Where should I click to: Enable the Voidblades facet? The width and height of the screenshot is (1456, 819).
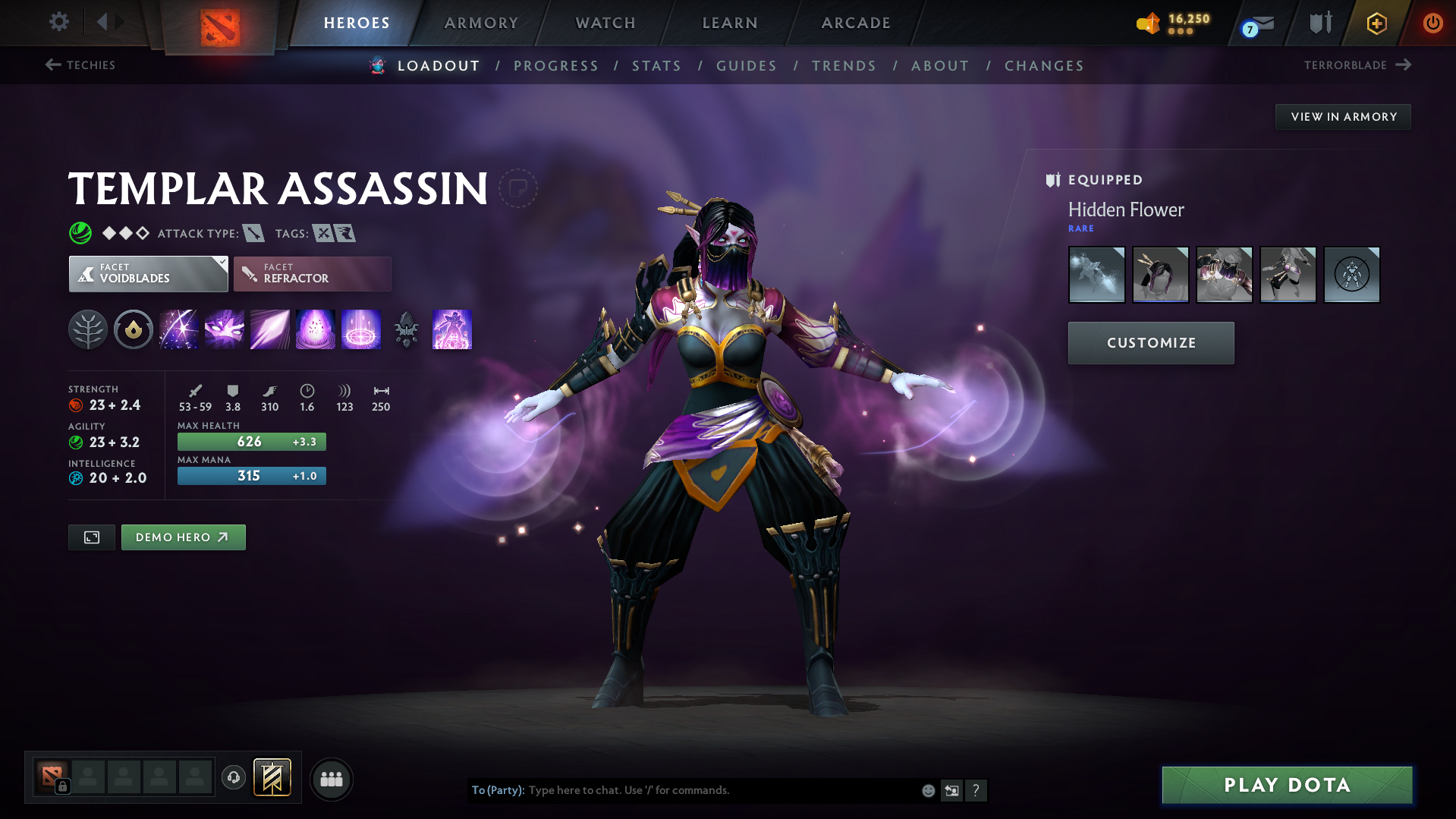(148, 273)
